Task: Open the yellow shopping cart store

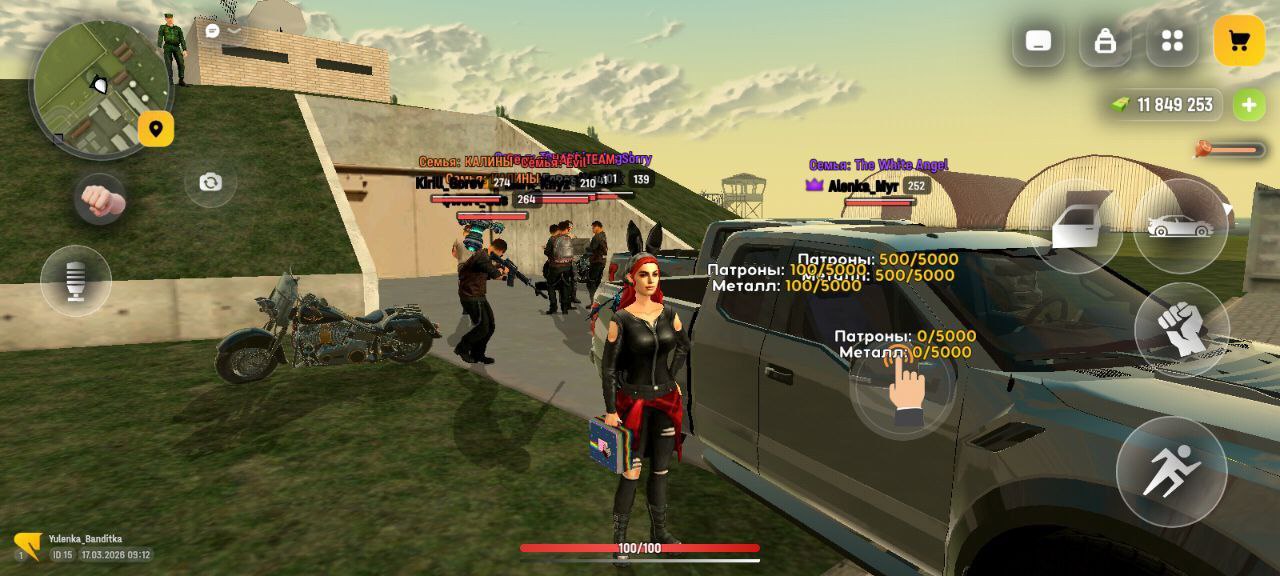Action: 1239,41
